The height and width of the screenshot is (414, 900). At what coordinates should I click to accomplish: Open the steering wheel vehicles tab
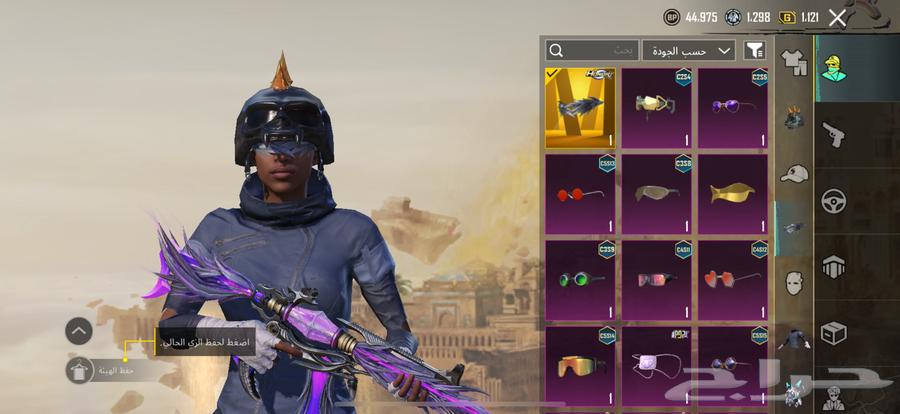pyautogui.click(x=833, y=200)
